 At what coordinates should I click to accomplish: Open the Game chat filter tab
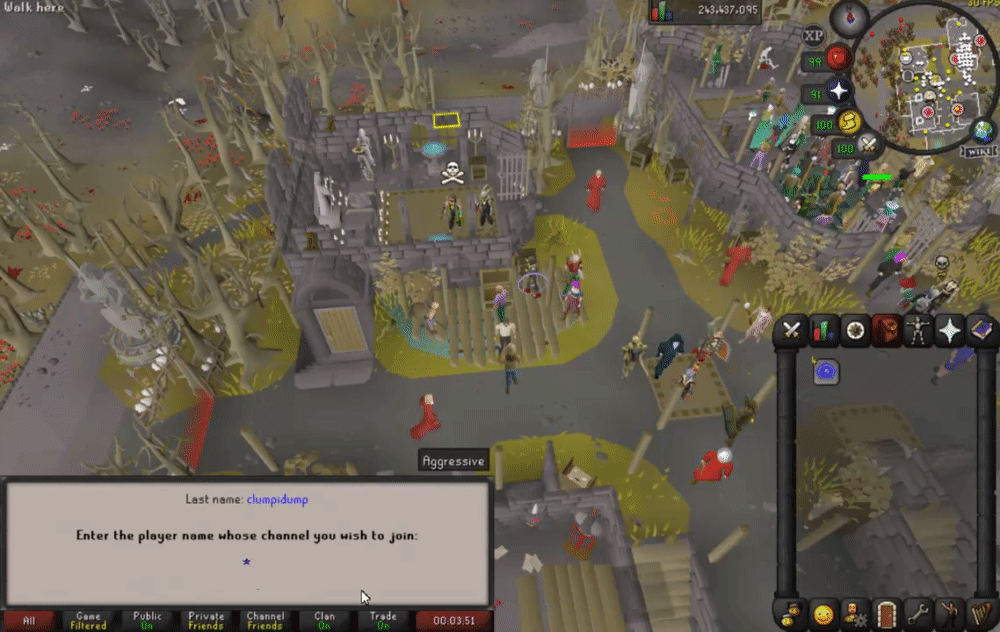[x=88, y=621]
